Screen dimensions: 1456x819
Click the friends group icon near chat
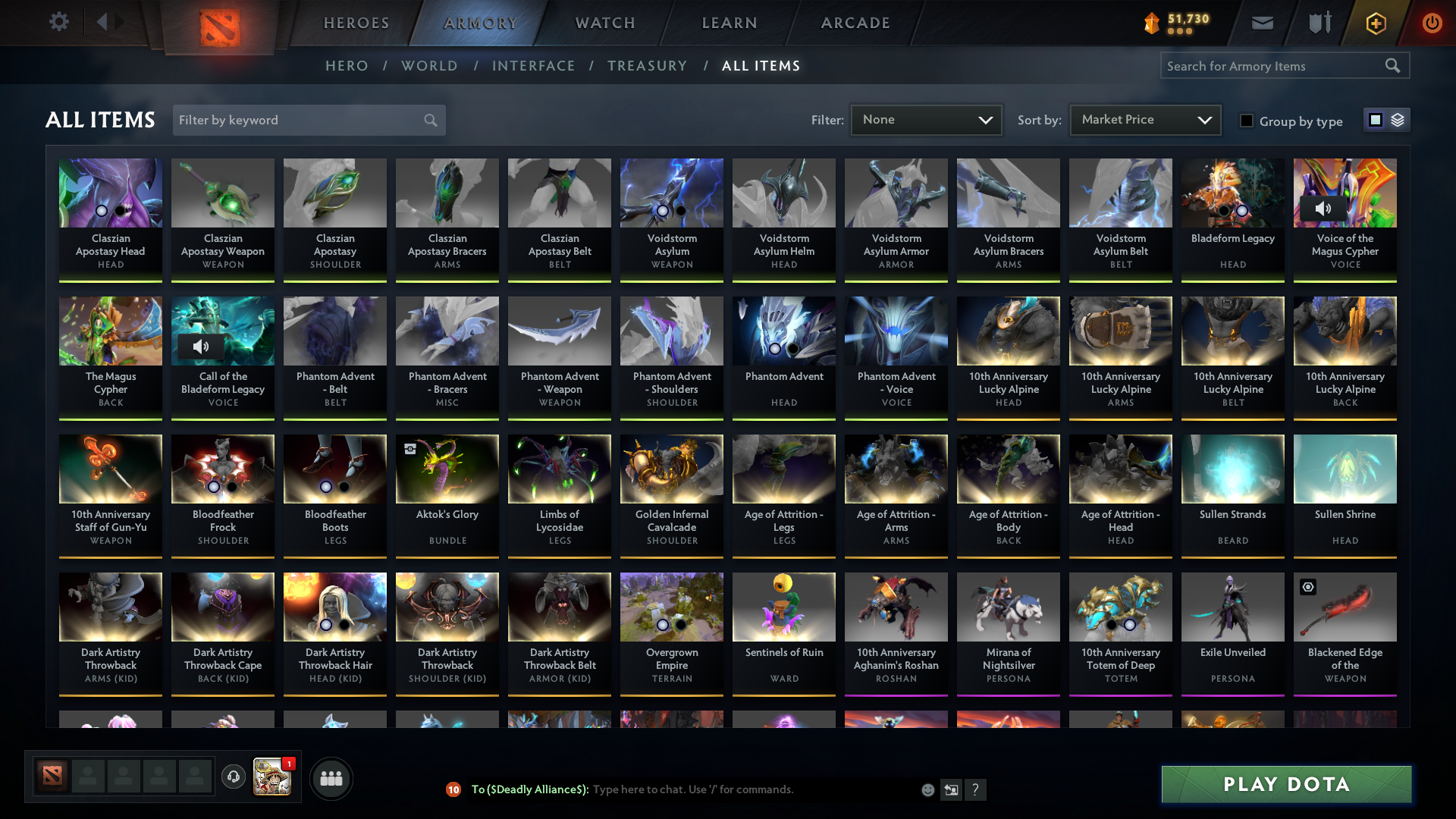(x=330, y=778)
